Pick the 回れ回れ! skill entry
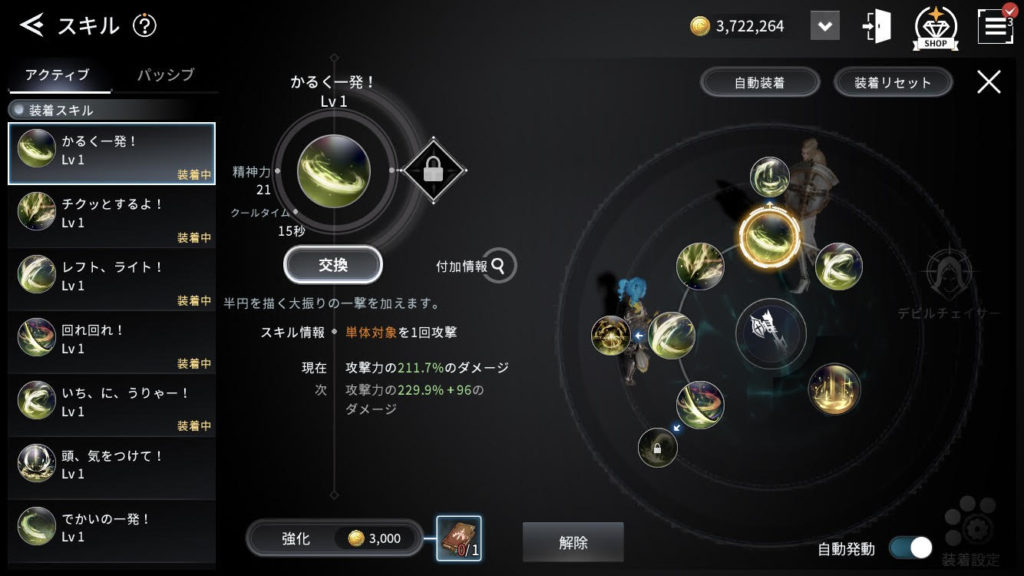Image resolution: width=1024 pixels, height=576 pixels. point(111,342)
